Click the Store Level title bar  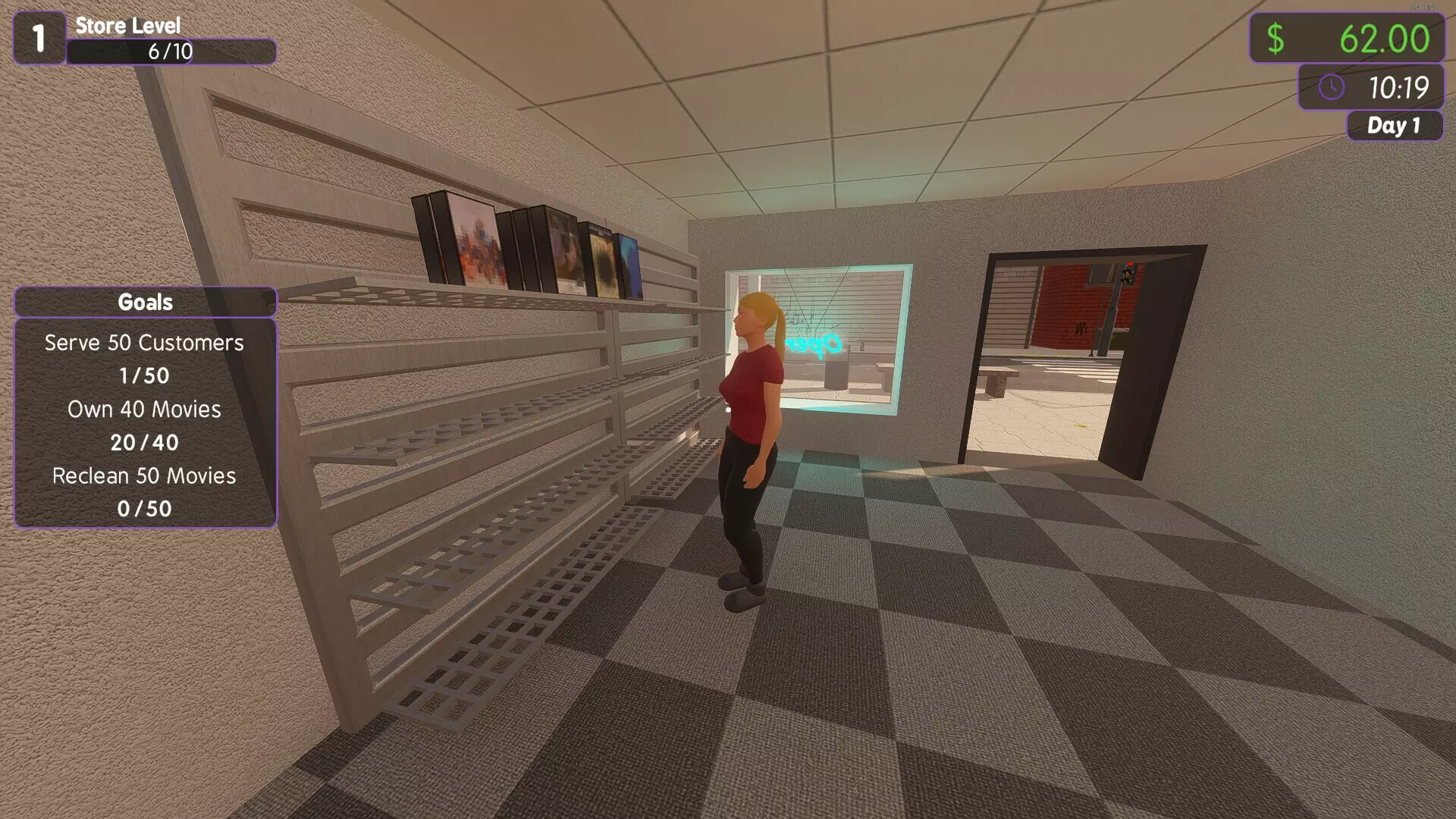pyautogui.click(x=127, y=25)
